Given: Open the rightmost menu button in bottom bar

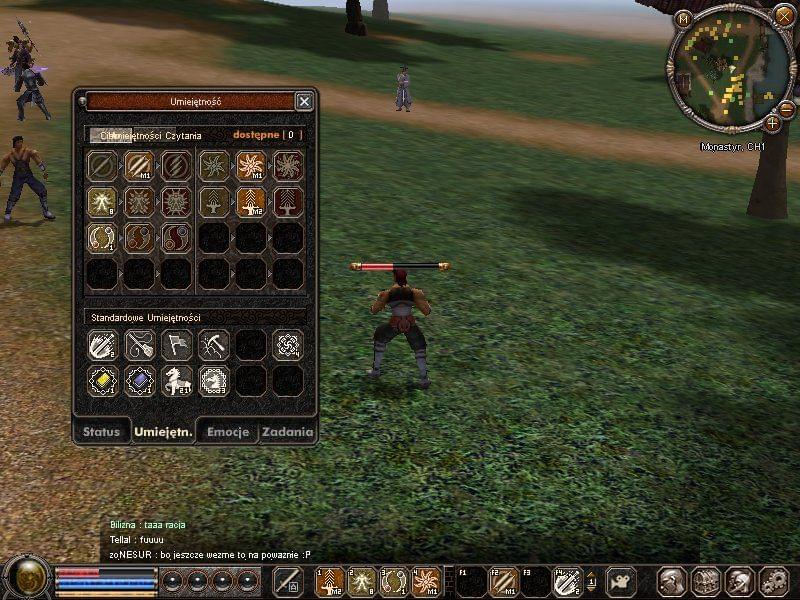Looking at the screenshot, I should click(773, 581).
